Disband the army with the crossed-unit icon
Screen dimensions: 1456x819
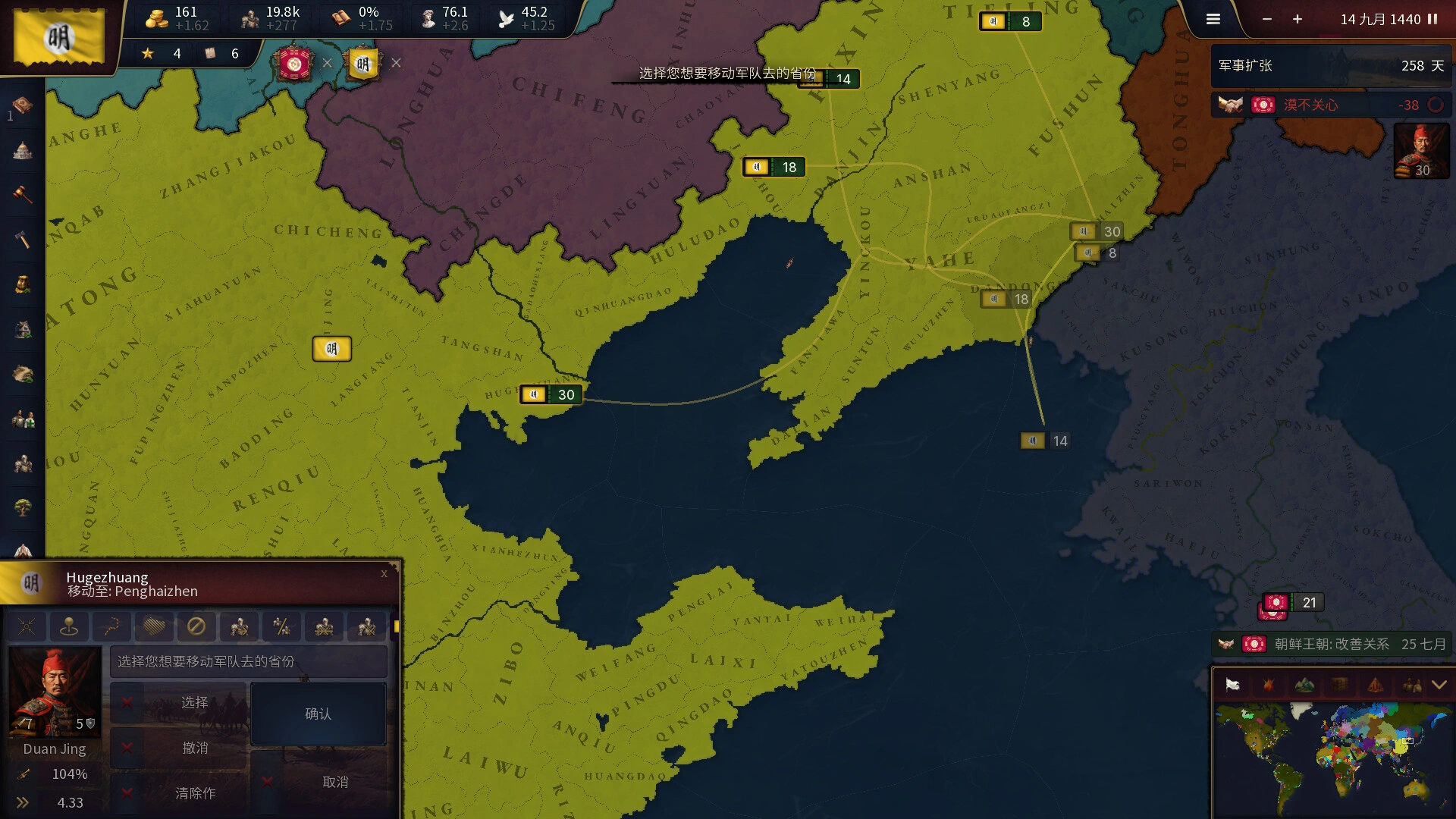(366, 626)
